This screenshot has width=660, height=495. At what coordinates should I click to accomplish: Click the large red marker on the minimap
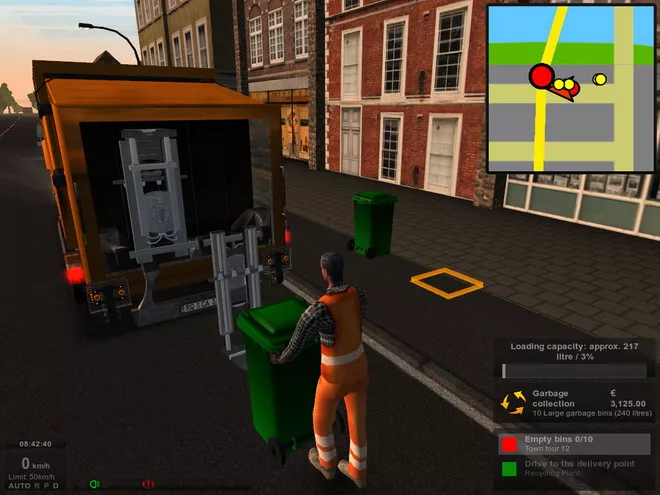(541, 76)
